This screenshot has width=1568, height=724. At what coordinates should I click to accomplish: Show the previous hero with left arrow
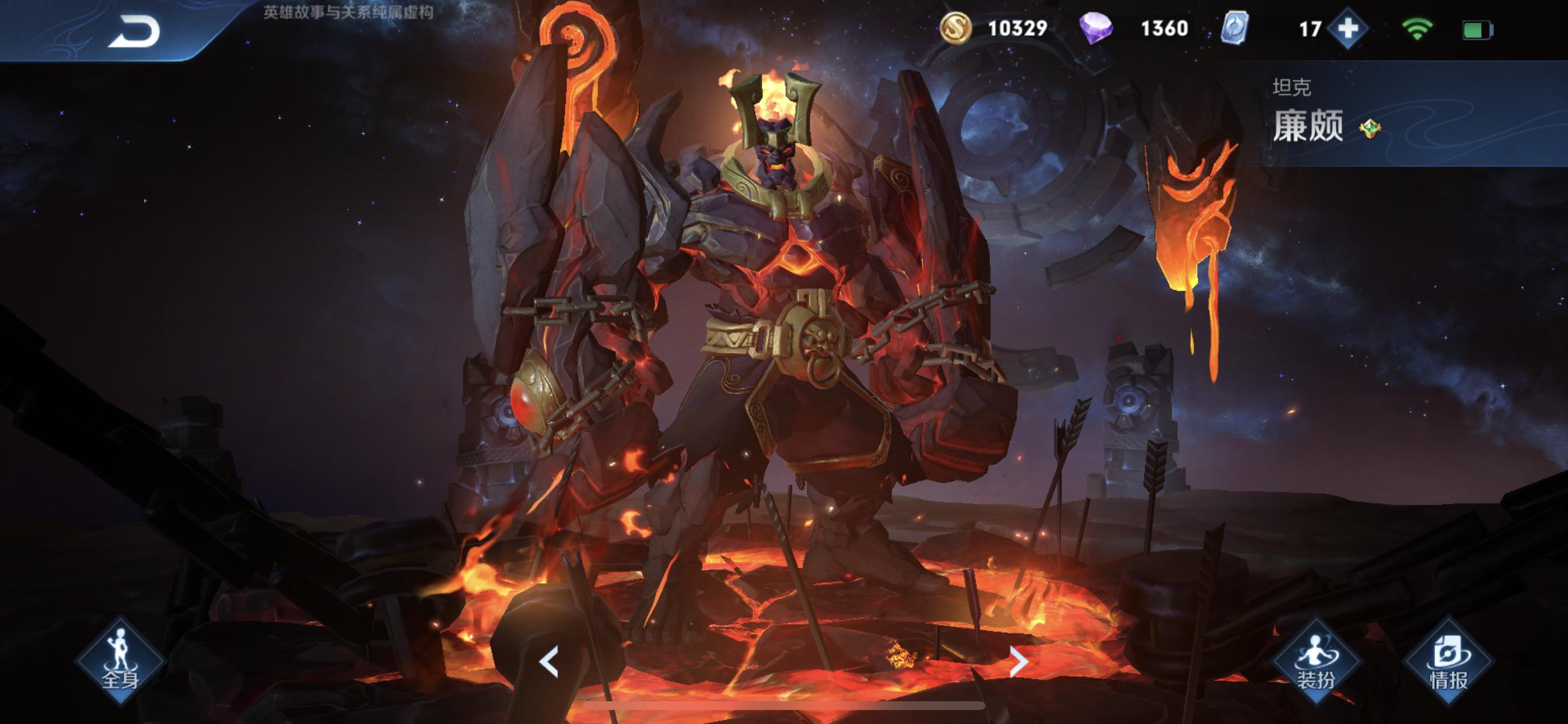[x=548, y=661]
